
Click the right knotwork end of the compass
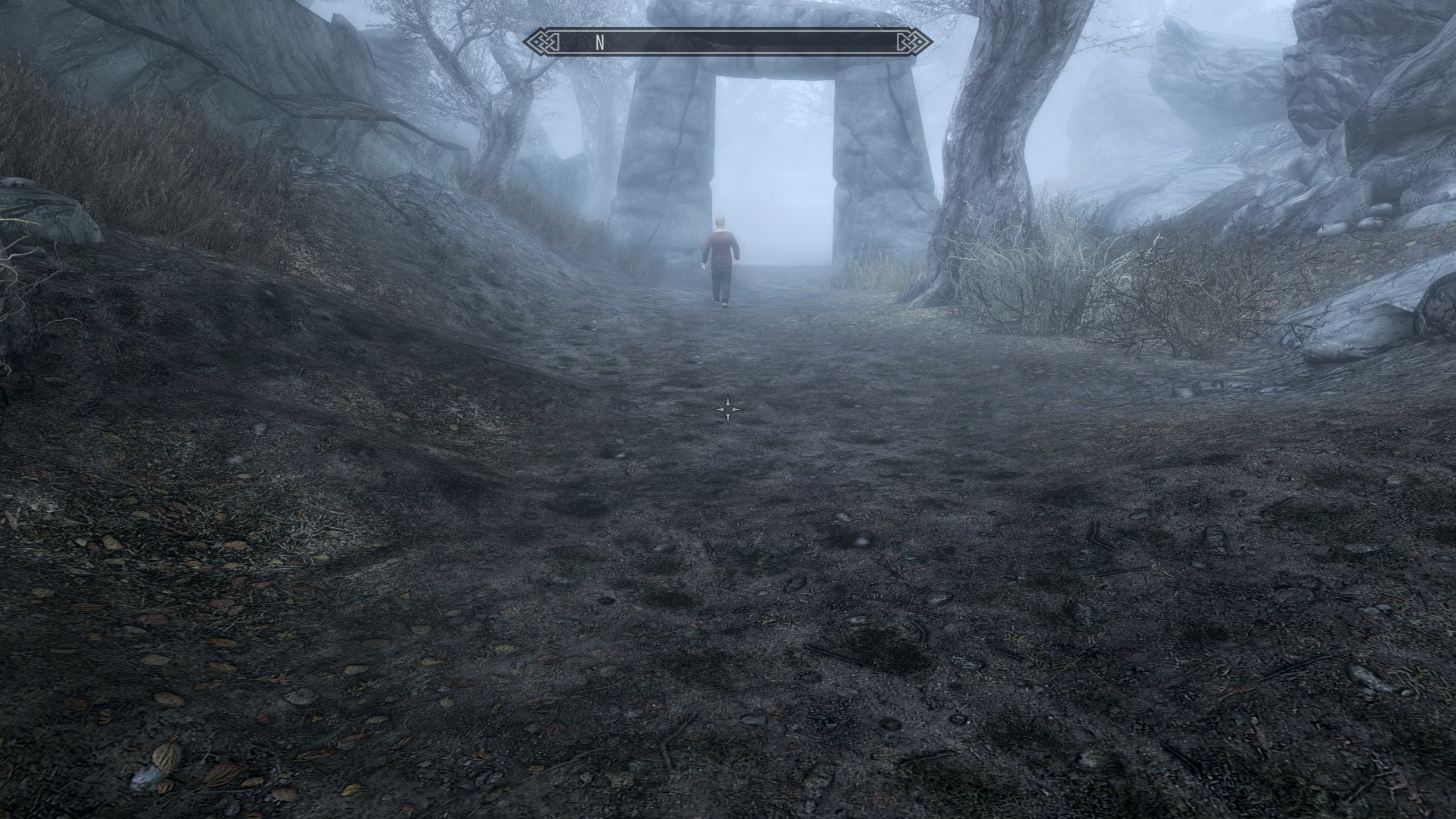915,41
